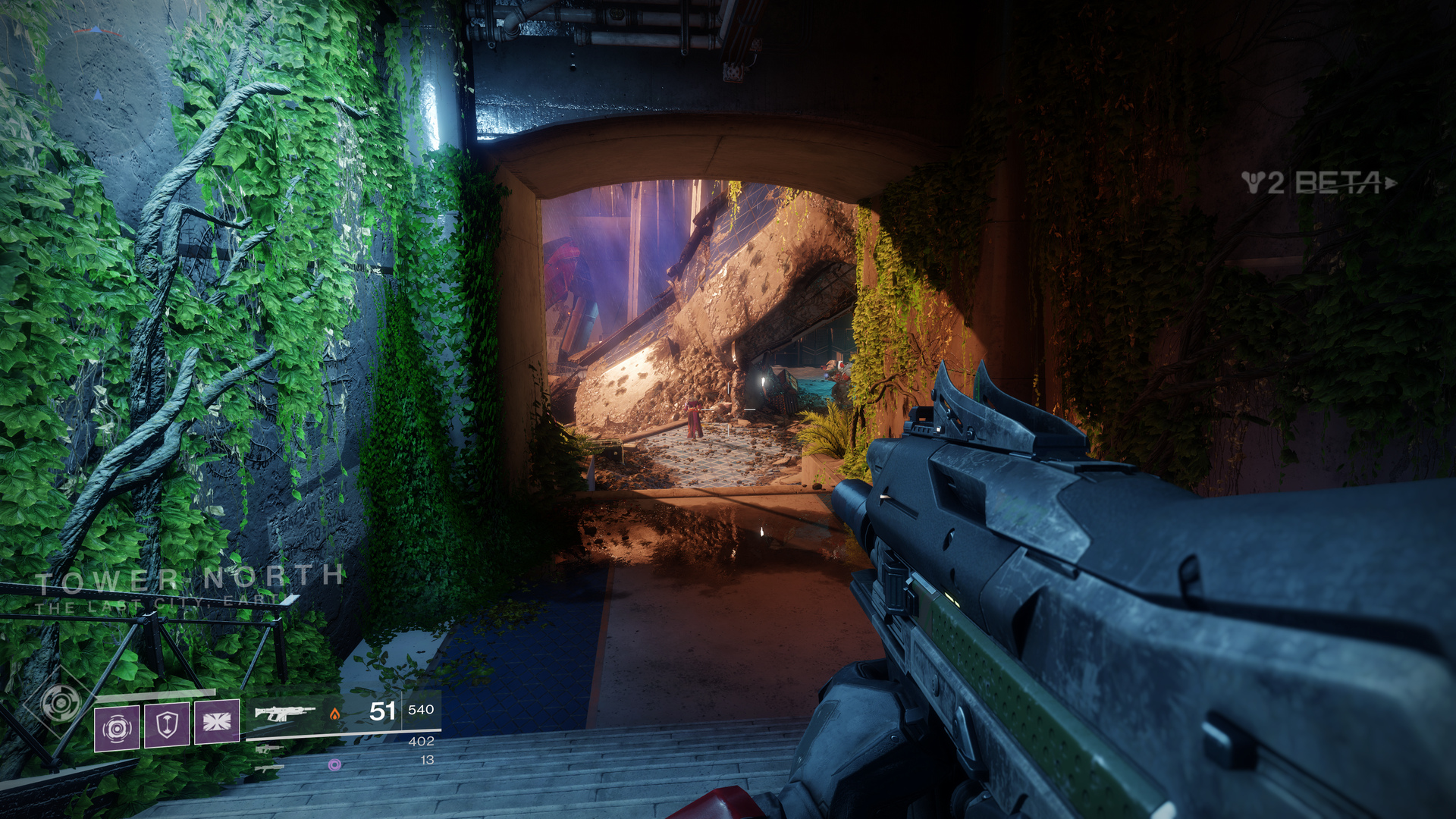Viewport: 1456px width, 819px height.
Task: Click the solar burn flame icon
Action: (335, 714)
